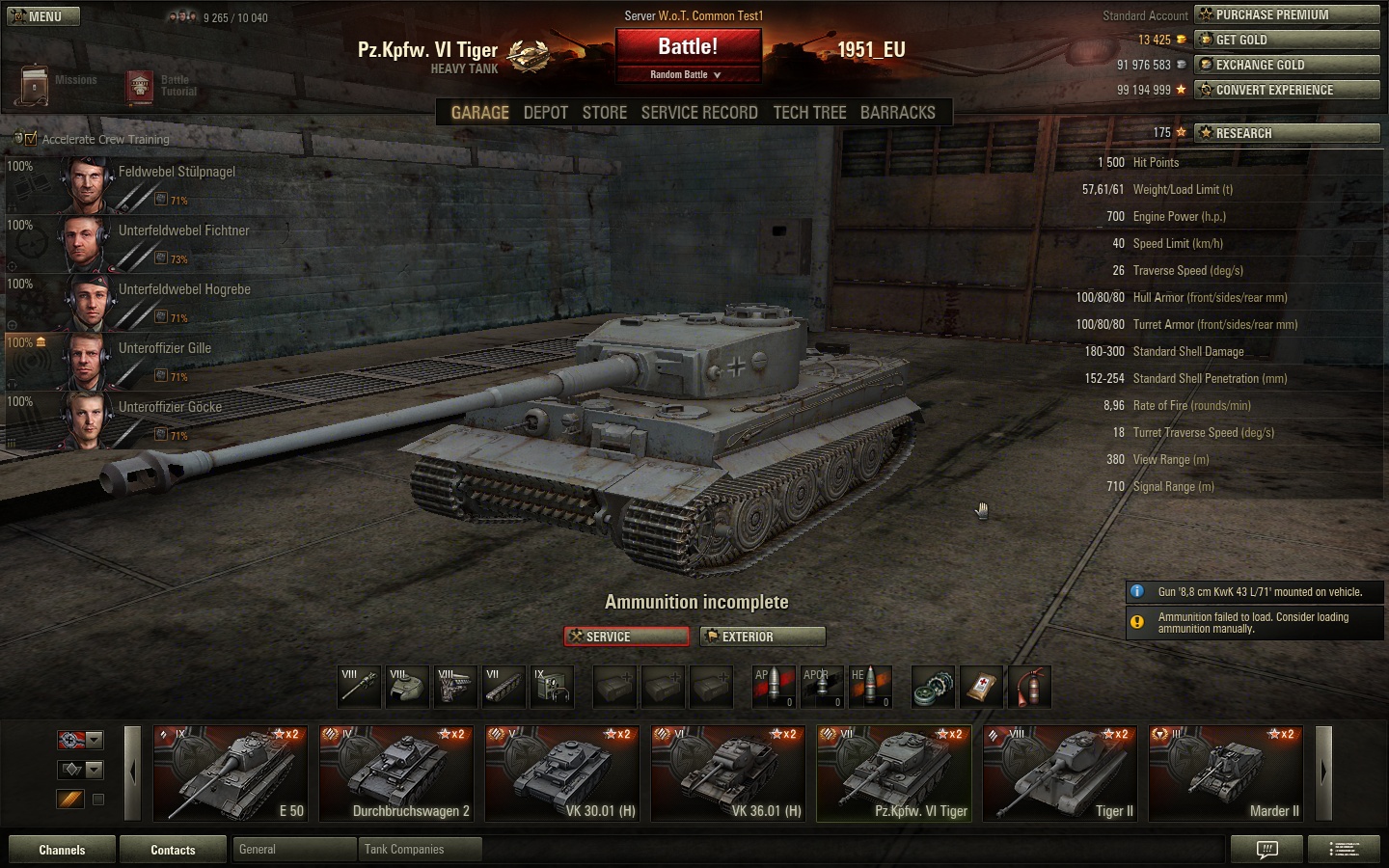Switch to the Depot tab
1389x868 pixels.
point(545,113)
